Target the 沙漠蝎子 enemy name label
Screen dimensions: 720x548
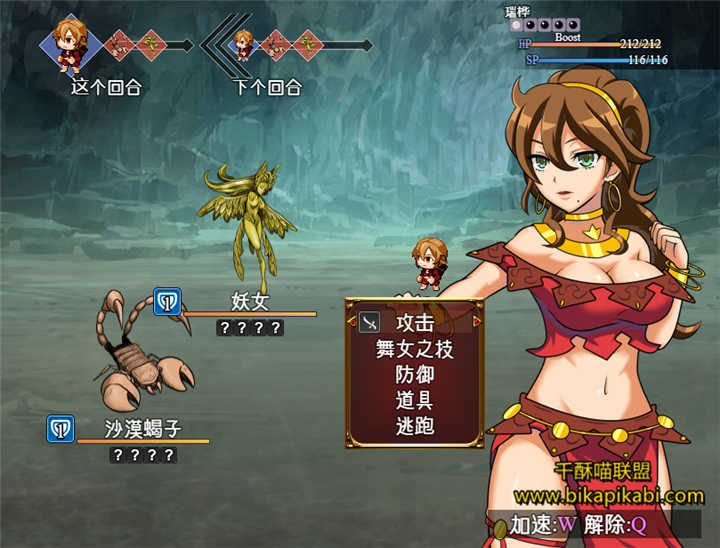[x=143, y=430]
